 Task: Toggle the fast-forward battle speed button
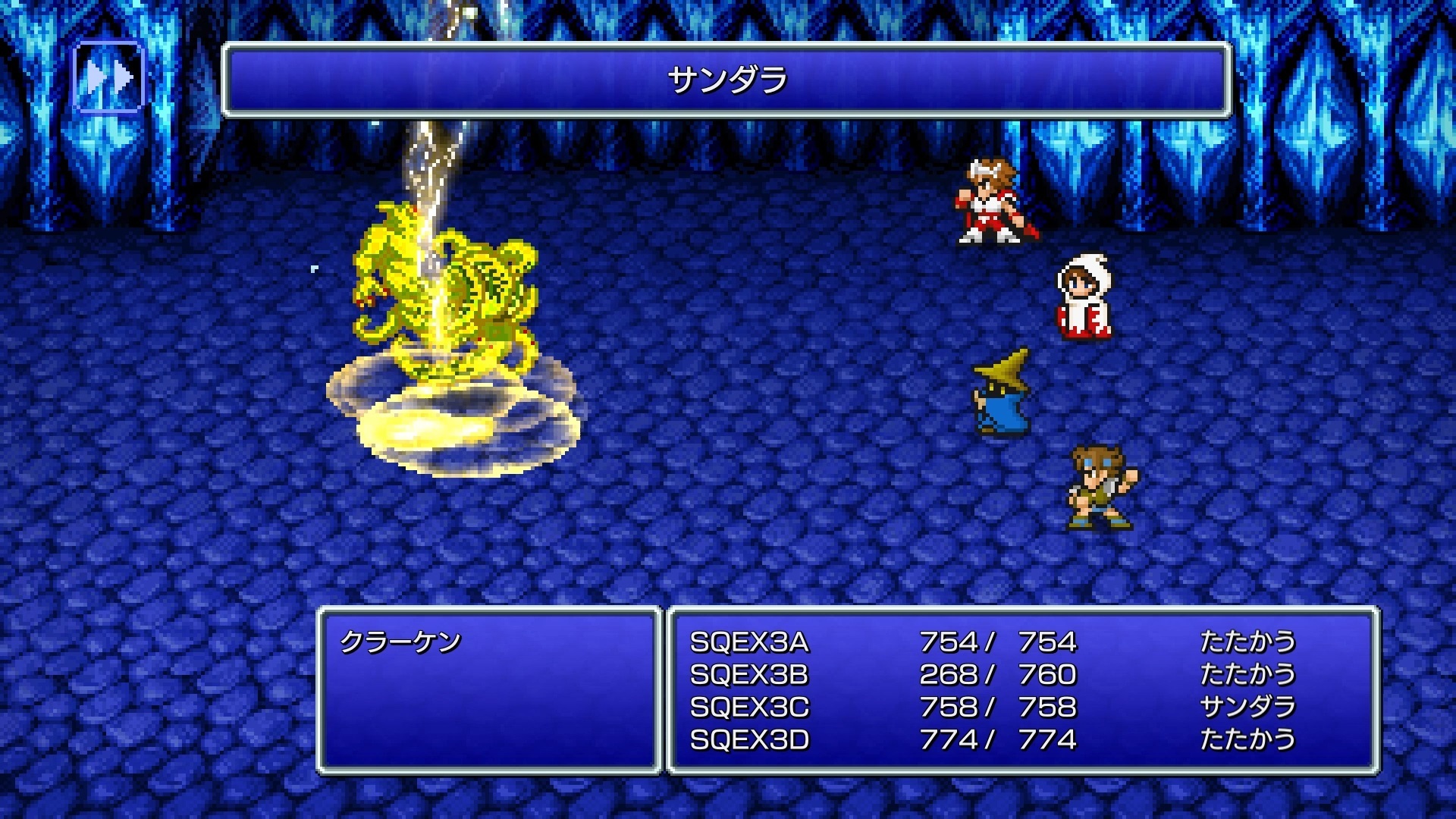(108, 77)
